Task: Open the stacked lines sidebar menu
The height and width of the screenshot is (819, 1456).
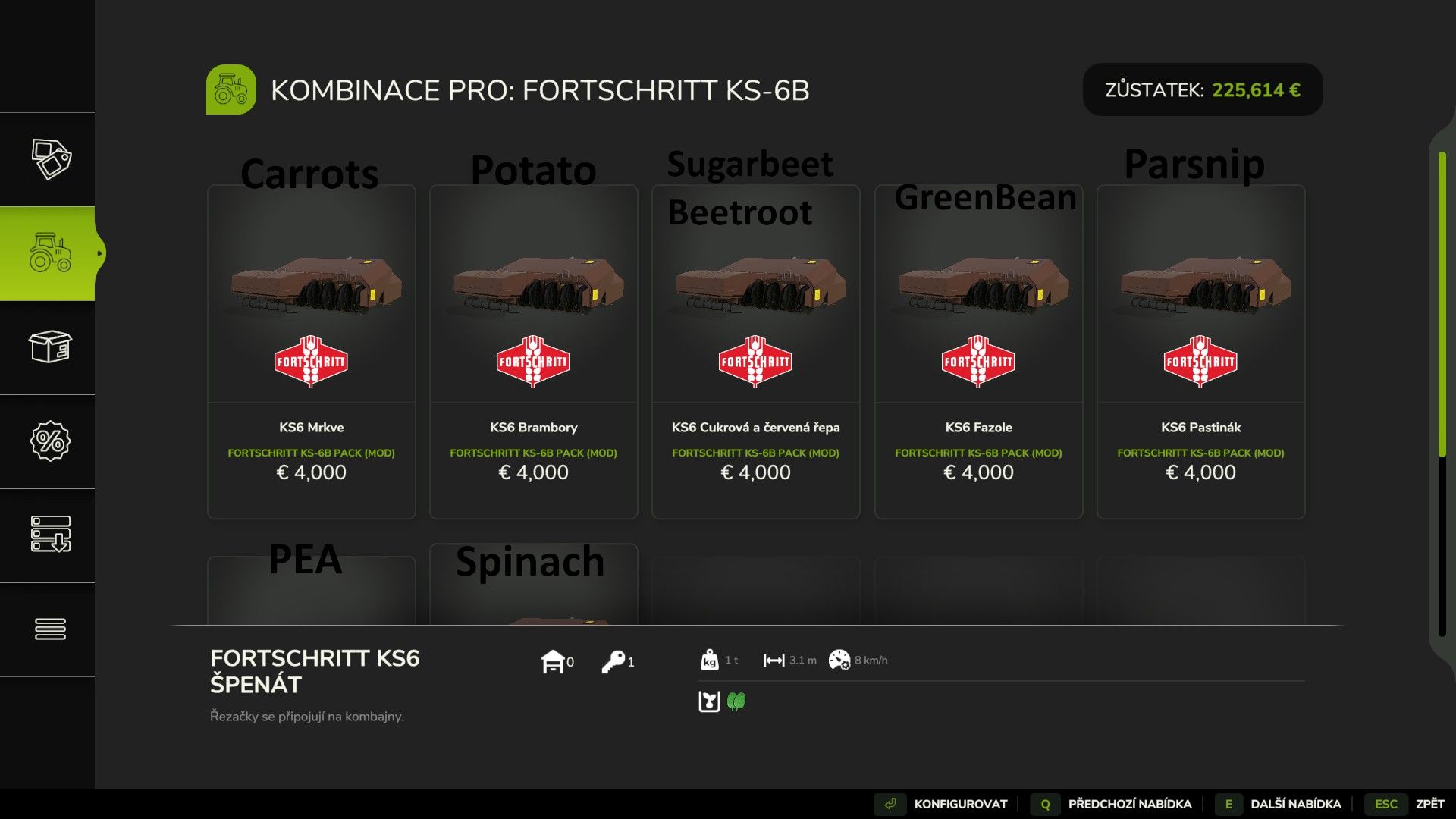Action: (x=50, y=629)
